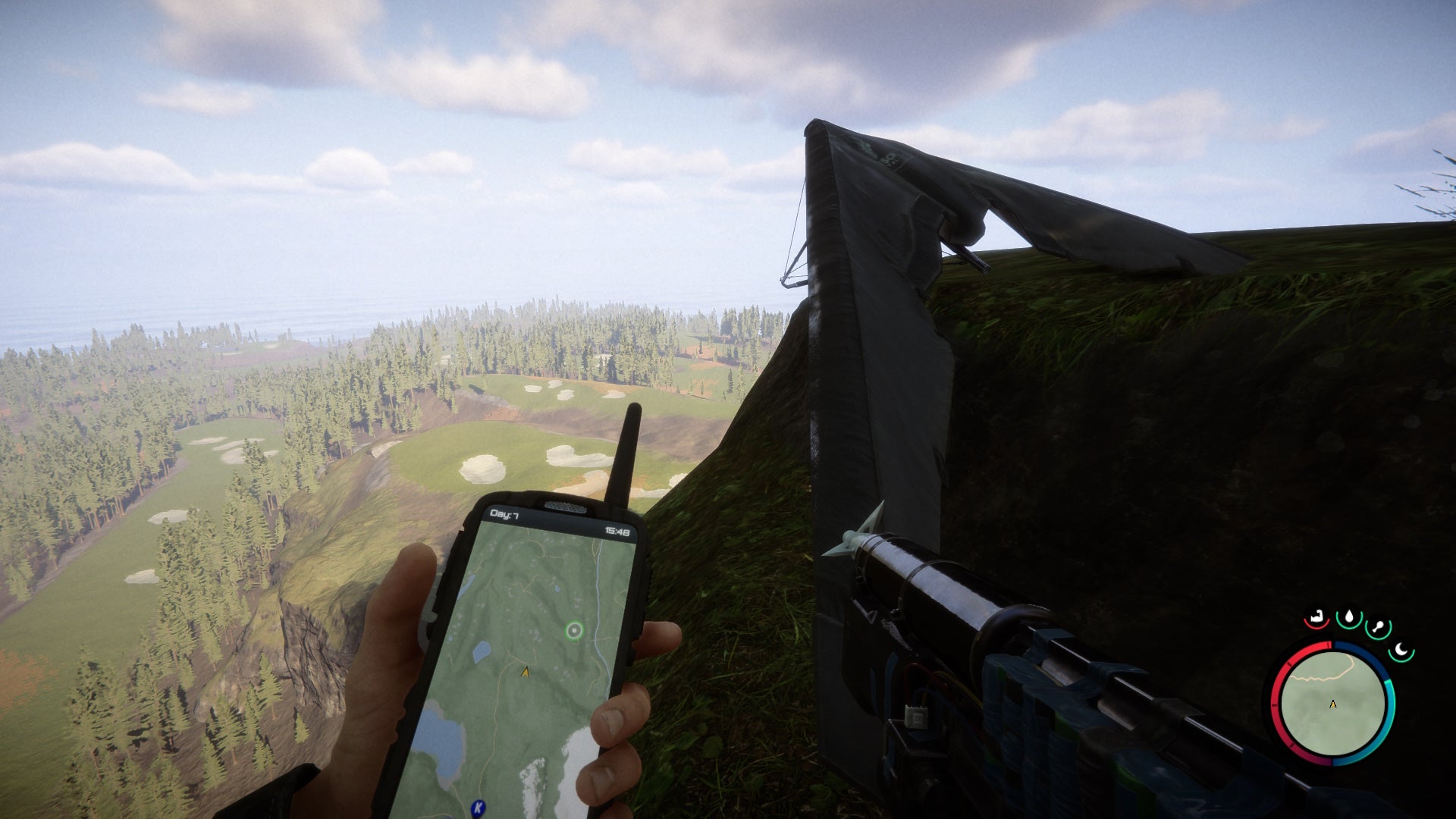Screen dimensions: 1456x819
Task: Select the yellow player arrow on the GPS screen
Action: 526,672
